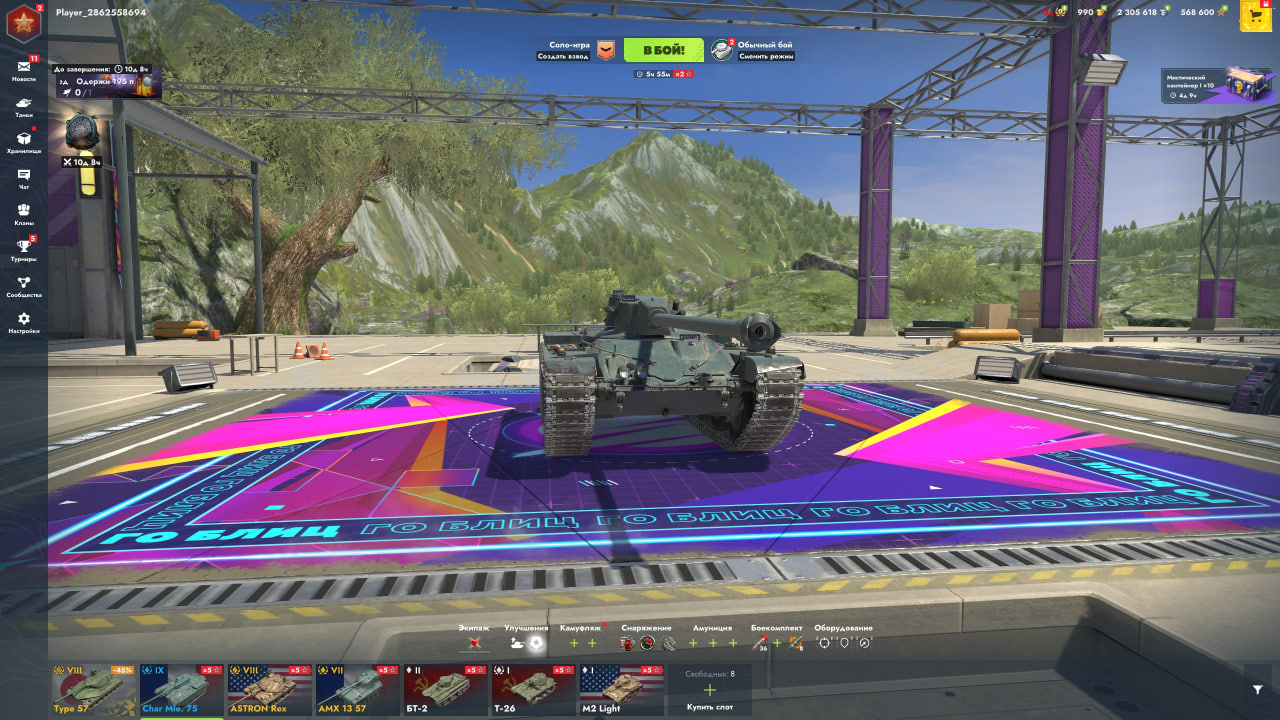The height and width of the screenshot is (720, 1280).
Task: Start battle with the green В БОЙ! button
Action: tap(663, 50)
